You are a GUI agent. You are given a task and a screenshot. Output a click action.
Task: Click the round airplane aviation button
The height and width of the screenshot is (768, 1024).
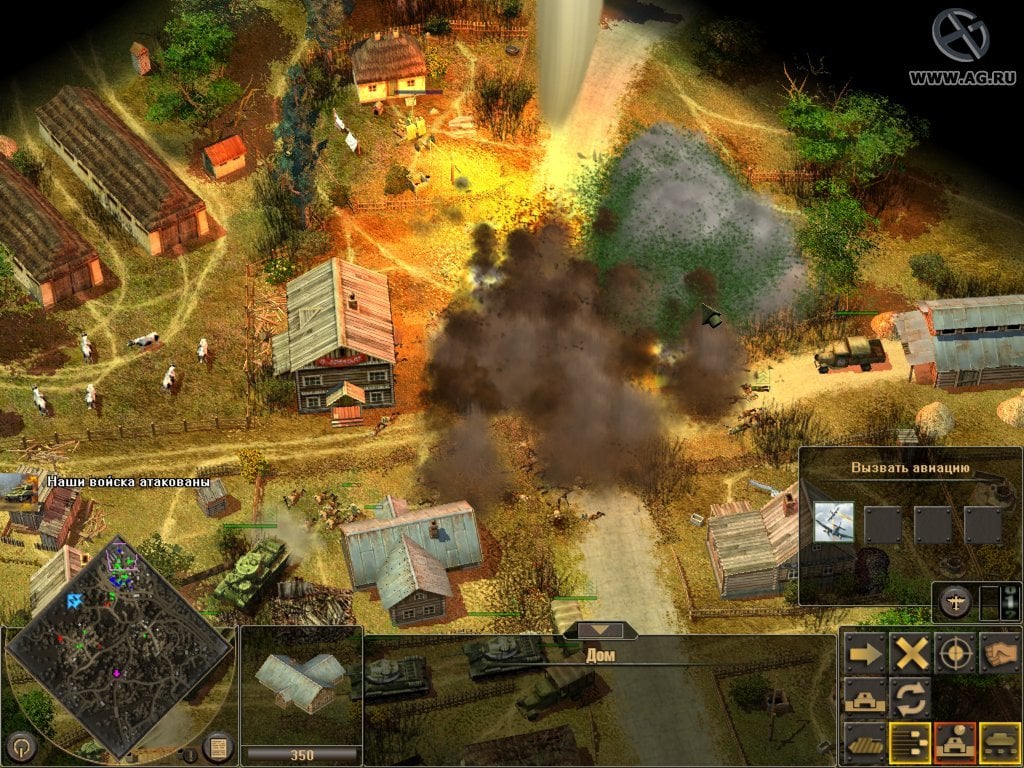click(955, 602)
